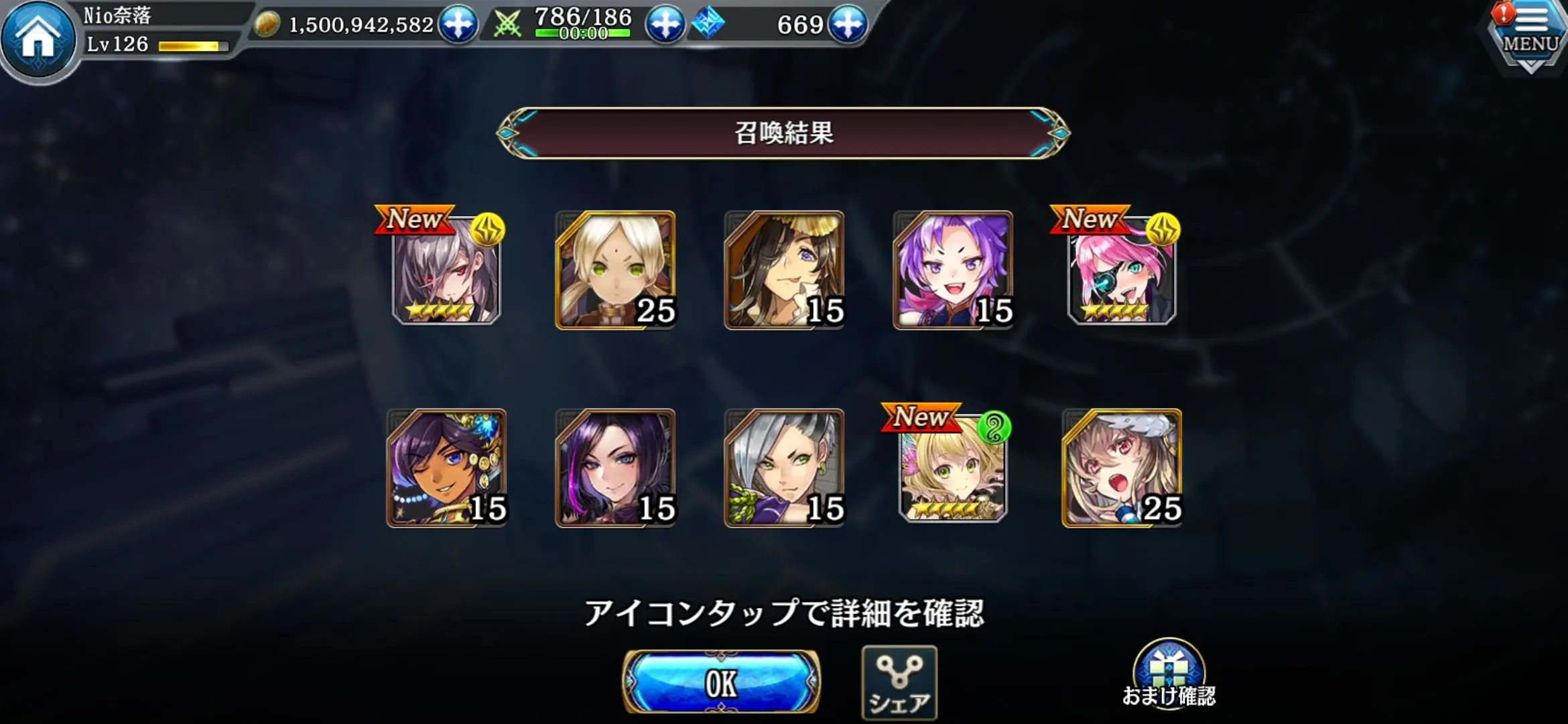1568x724 pixels.
Task: Add more gold coins with plus button
Action: pyautogui.click(x=458, y=25)
